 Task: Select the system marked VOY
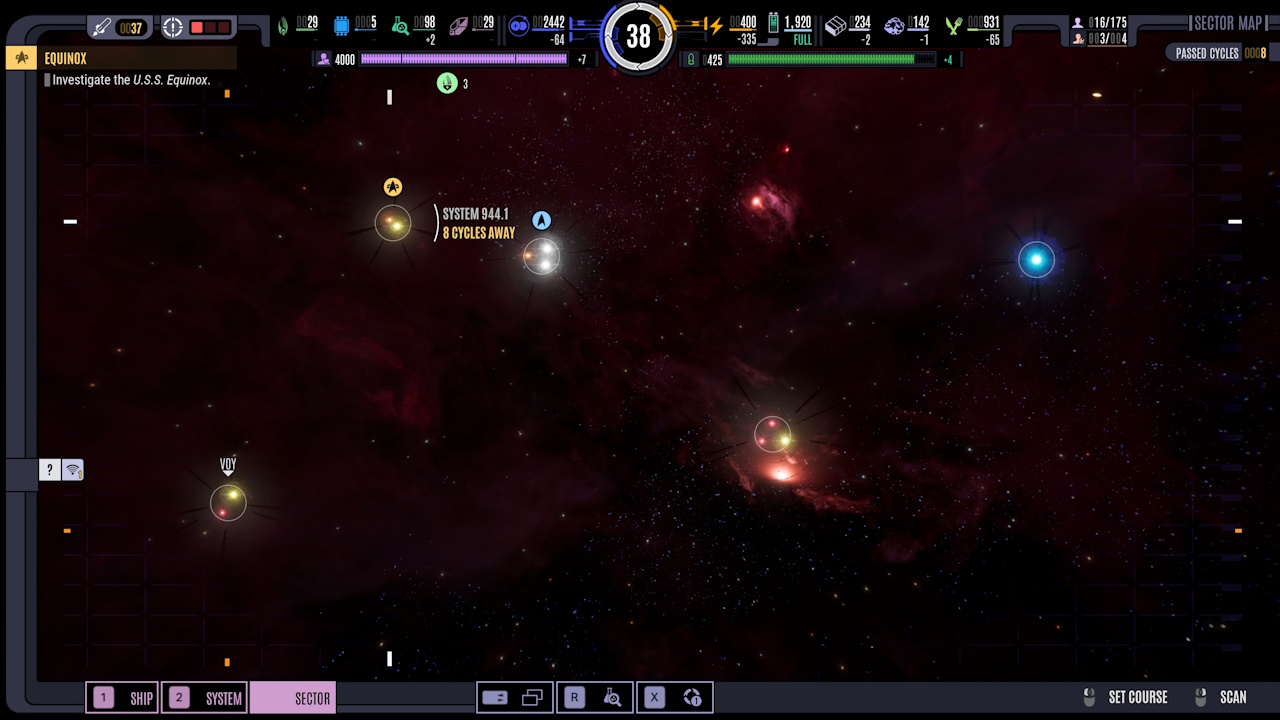pos(228,501)
